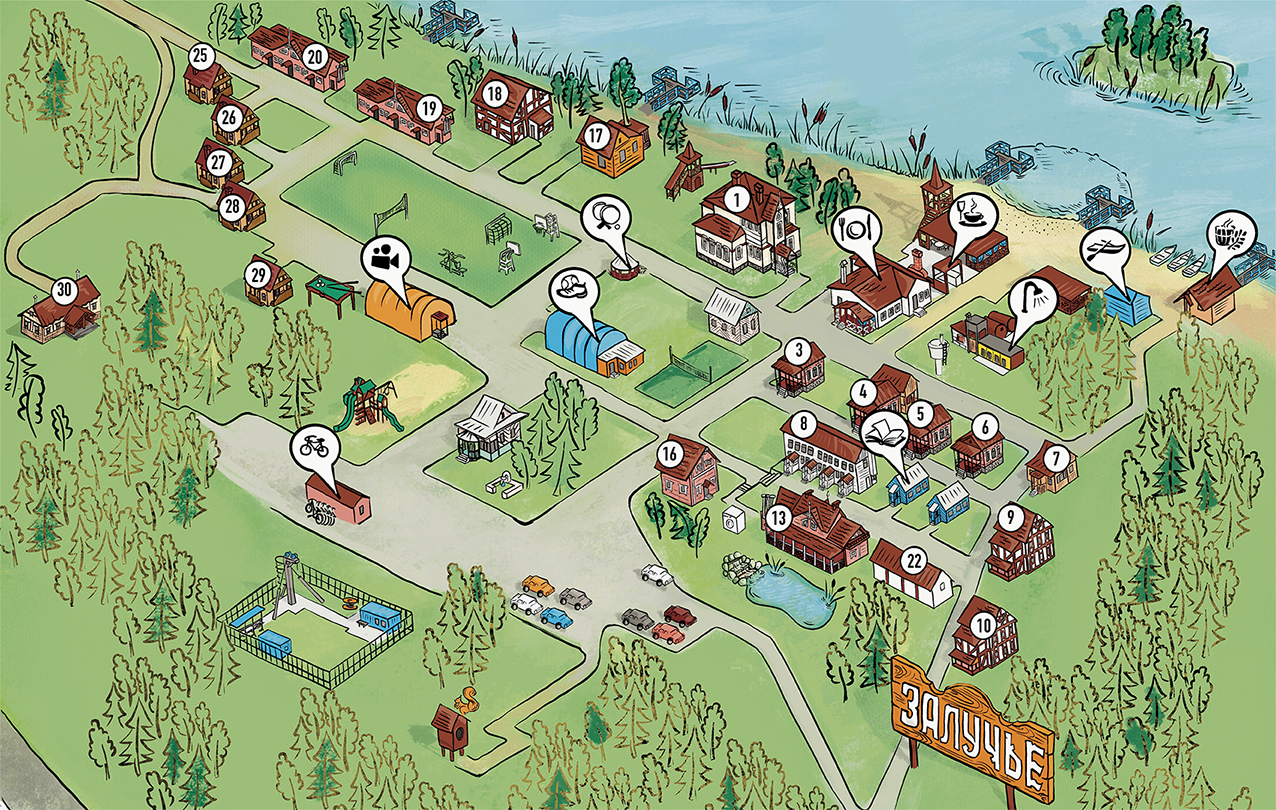Select building marker number 10

click(x=985, y=626)
